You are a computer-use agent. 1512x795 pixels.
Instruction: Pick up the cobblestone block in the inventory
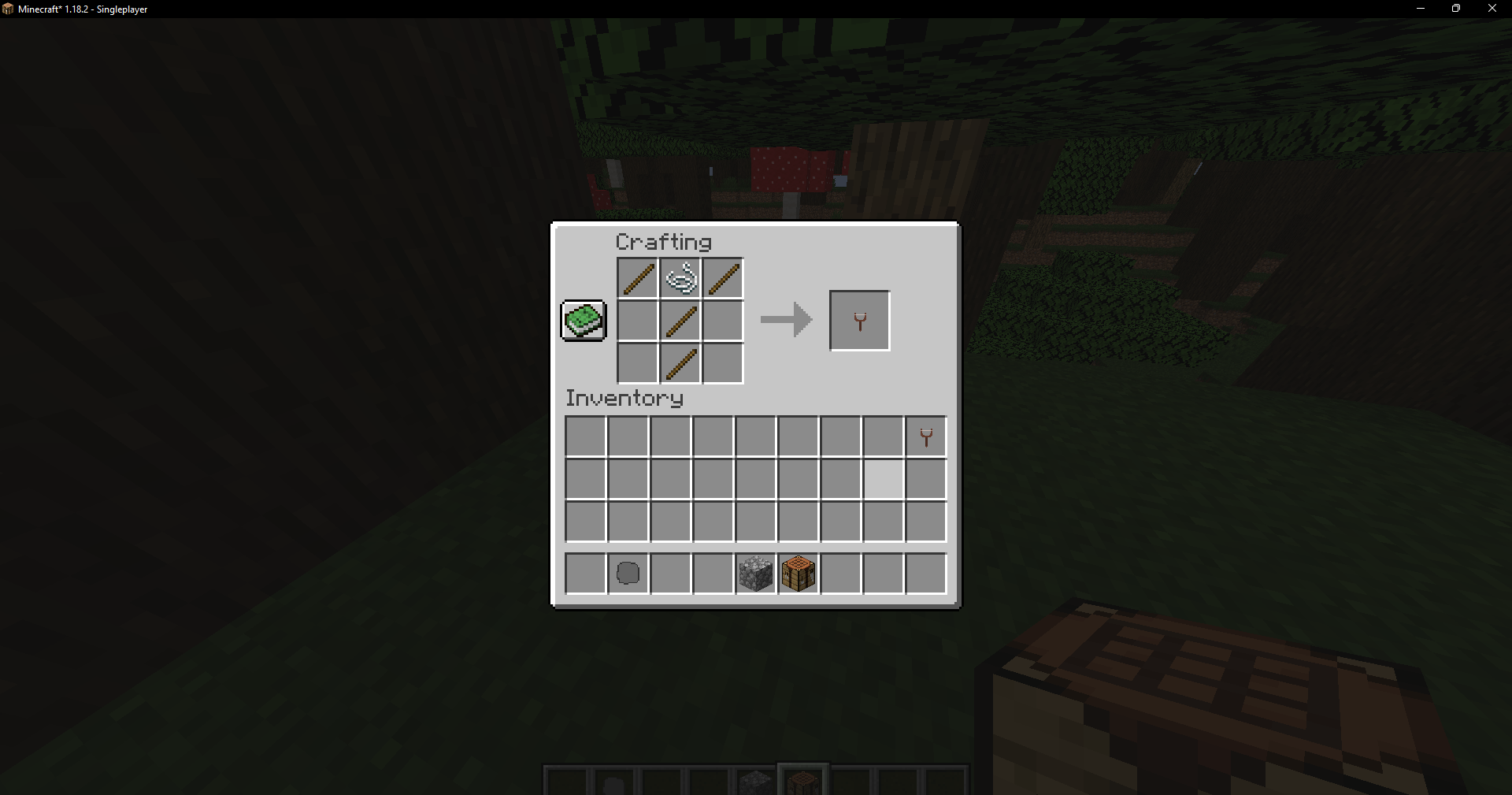tap(754, 573)
